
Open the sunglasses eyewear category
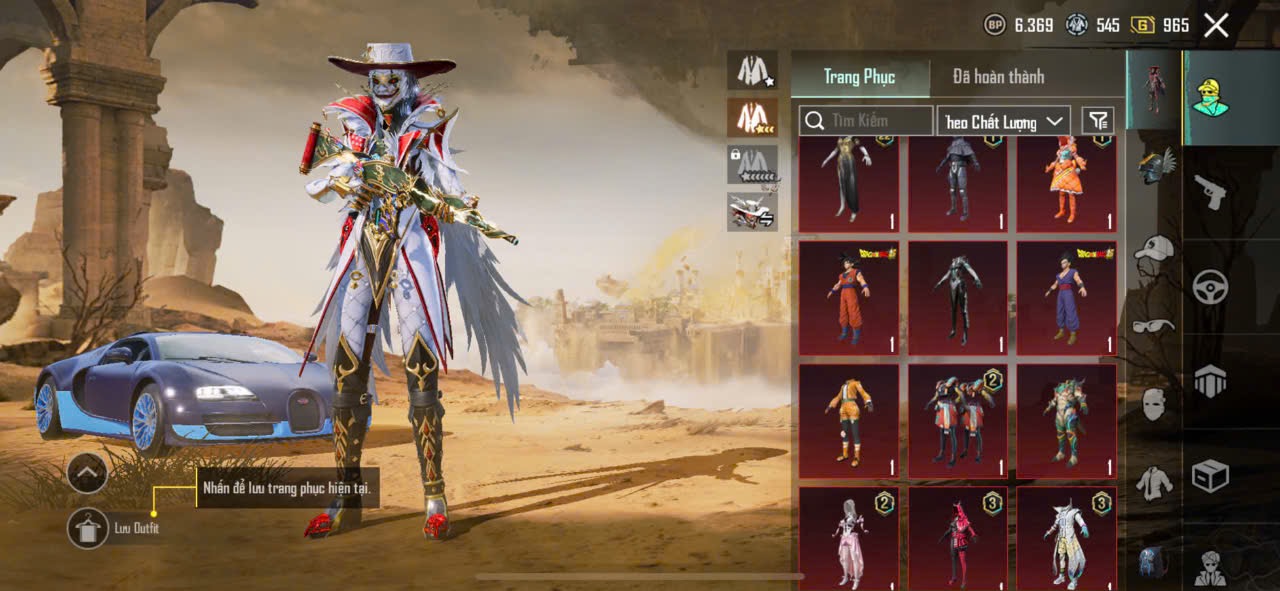coord(1154,325)
